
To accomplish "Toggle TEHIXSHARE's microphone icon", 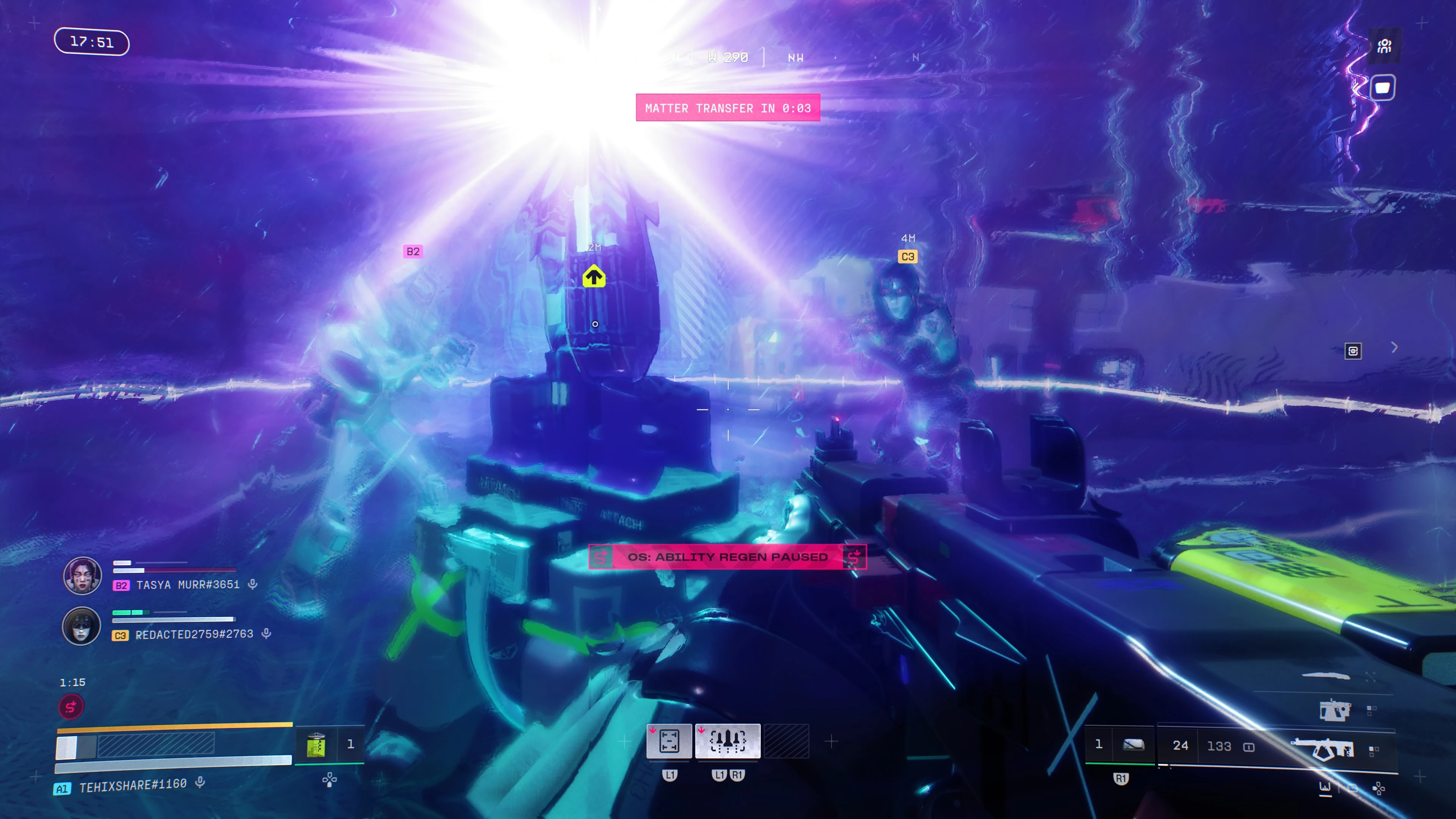I will (x=200, y=782).
